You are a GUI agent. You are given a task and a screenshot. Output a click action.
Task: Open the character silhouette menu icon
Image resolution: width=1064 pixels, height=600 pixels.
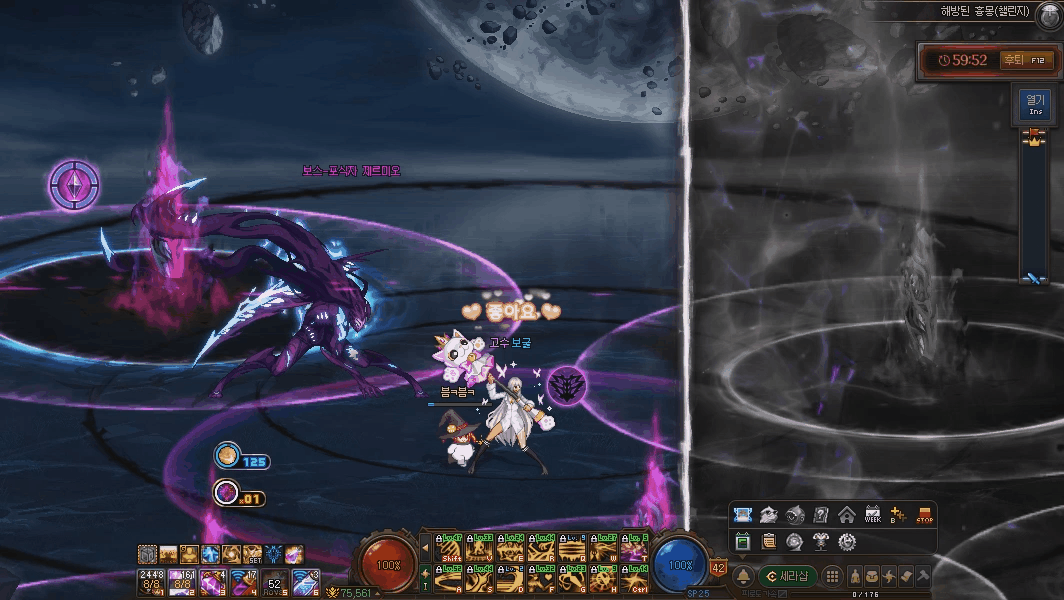tap(856, 576)
